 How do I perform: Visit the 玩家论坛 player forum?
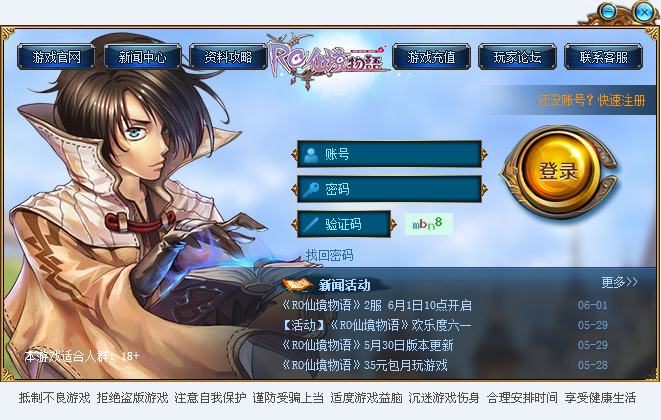(x=517, y=57)
